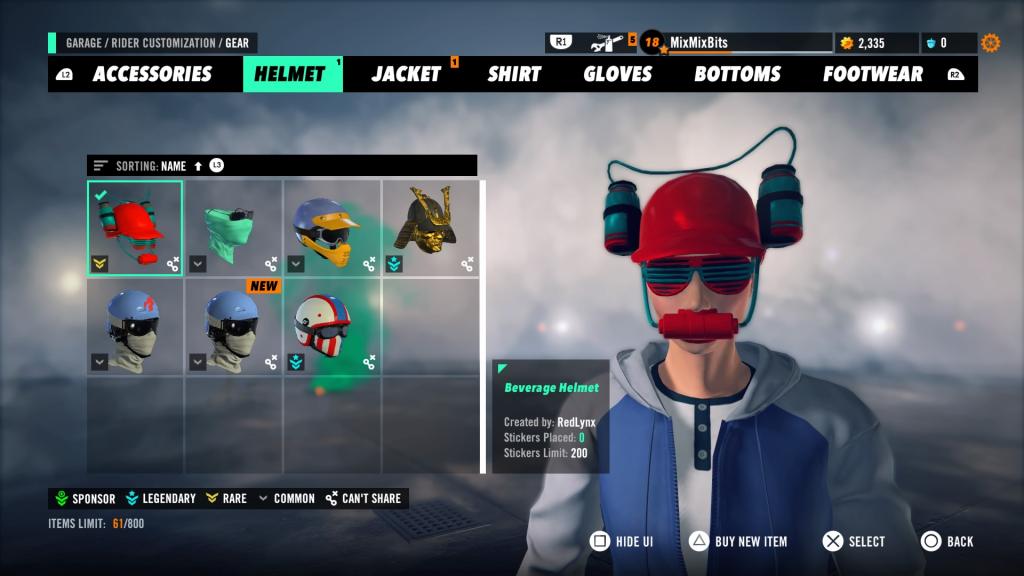
Task: Select the Helmet tab
Action: [290, 74]
